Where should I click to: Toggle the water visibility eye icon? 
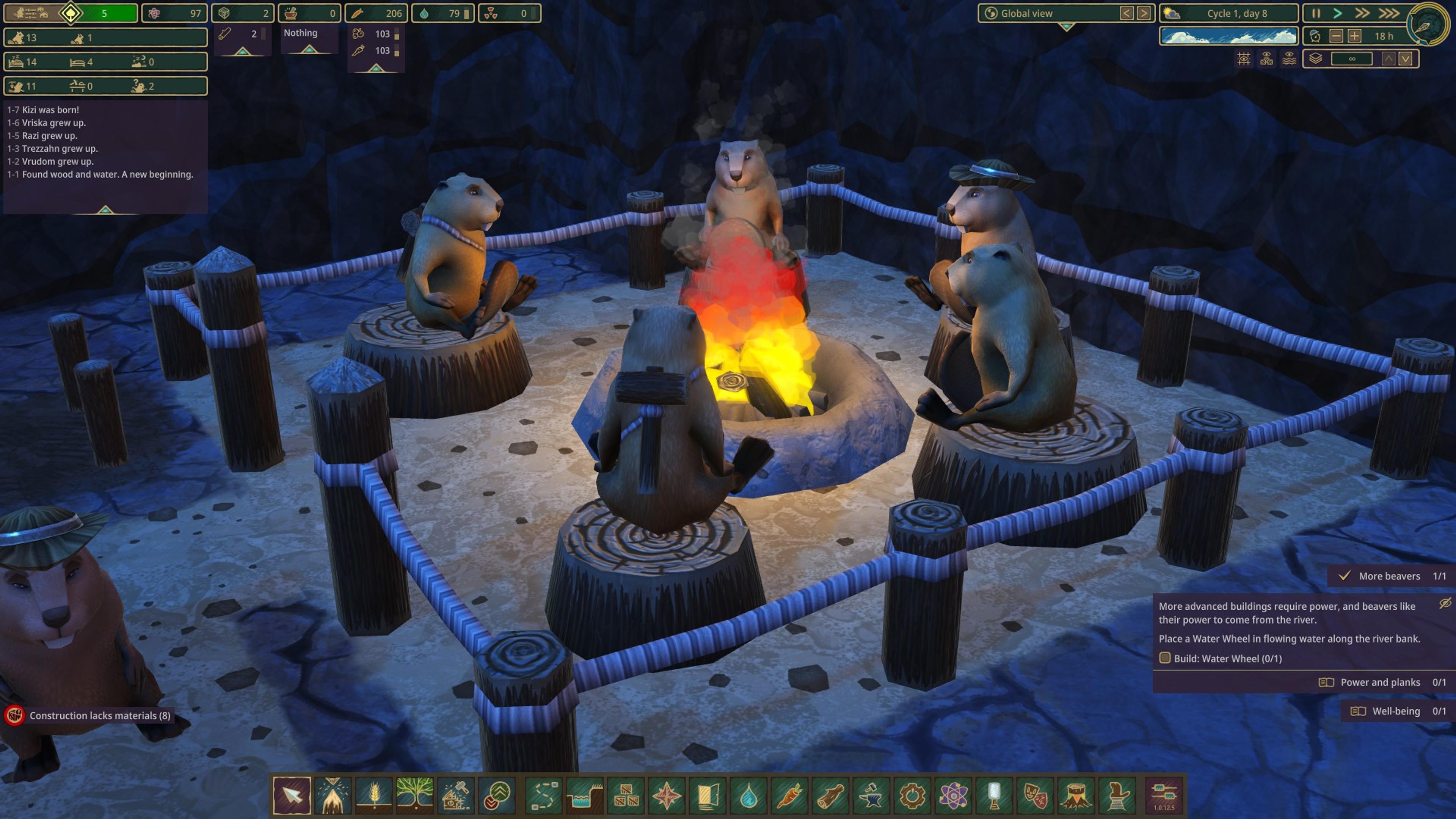click(x=1289, y=59)
